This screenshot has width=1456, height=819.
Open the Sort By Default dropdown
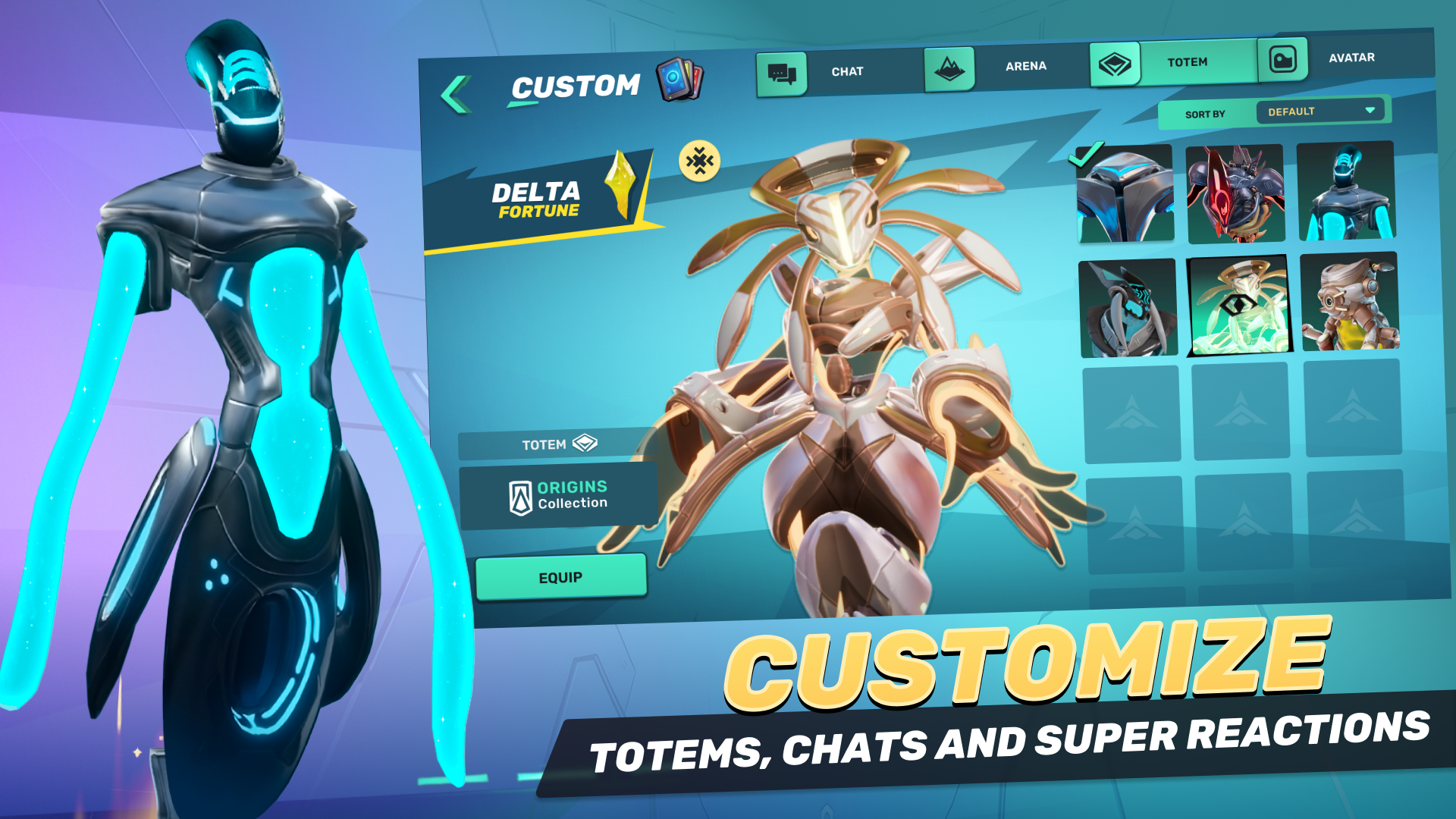[1321, 111]
